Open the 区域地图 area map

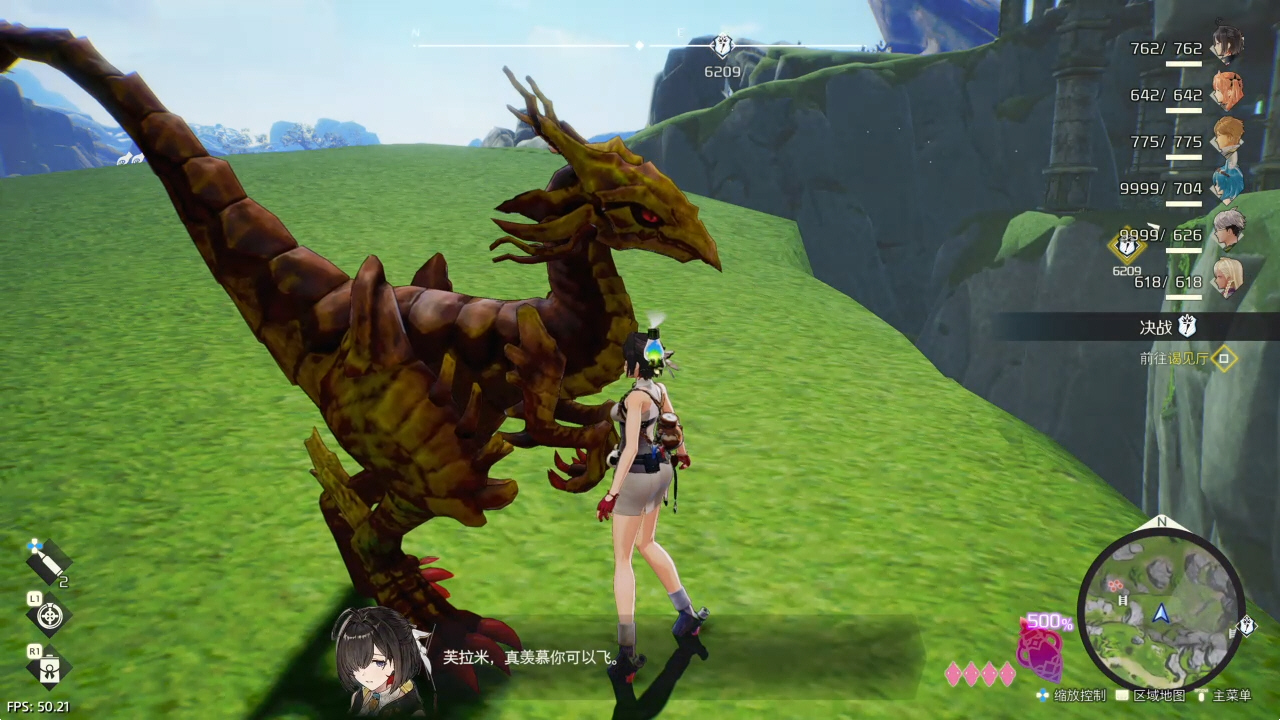1151,696
